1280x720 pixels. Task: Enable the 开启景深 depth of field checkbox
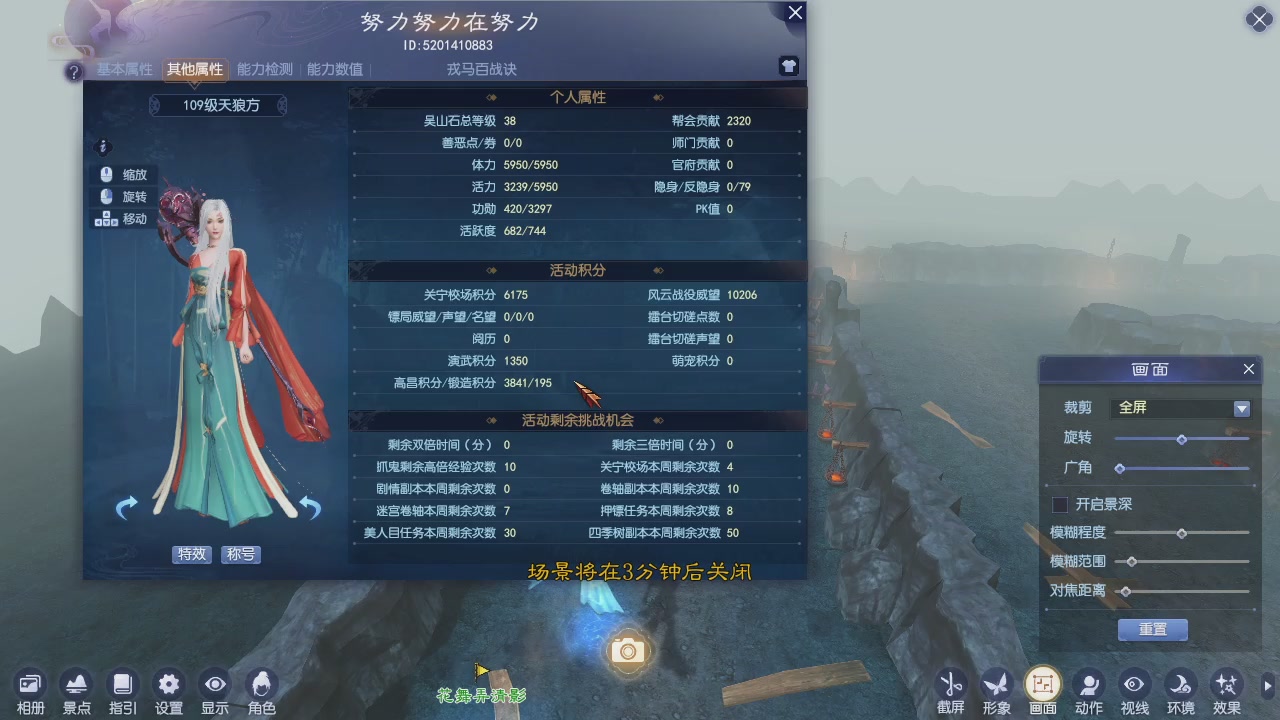(1060, 504)
